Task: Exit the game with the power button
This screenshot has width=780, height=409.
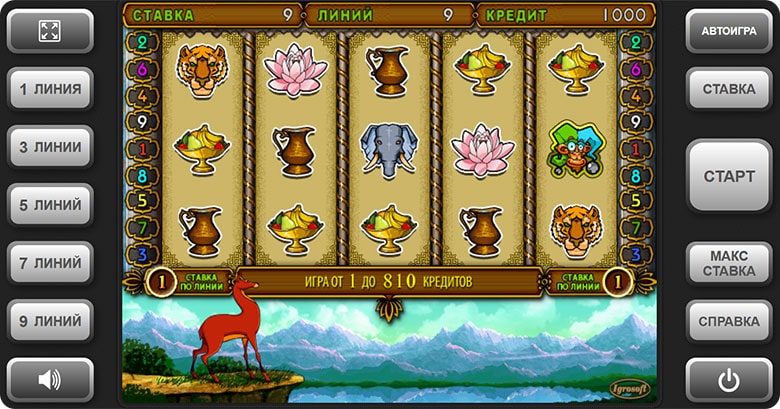Action: tap(729, 379)
